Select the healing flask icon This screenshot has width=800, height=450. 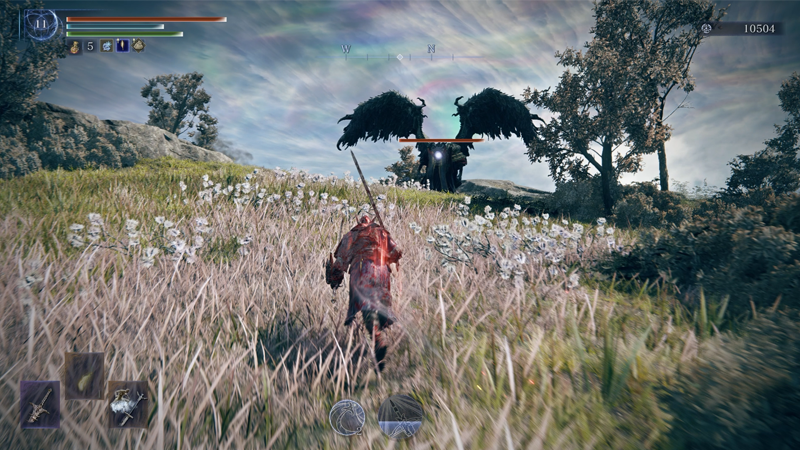75,46
